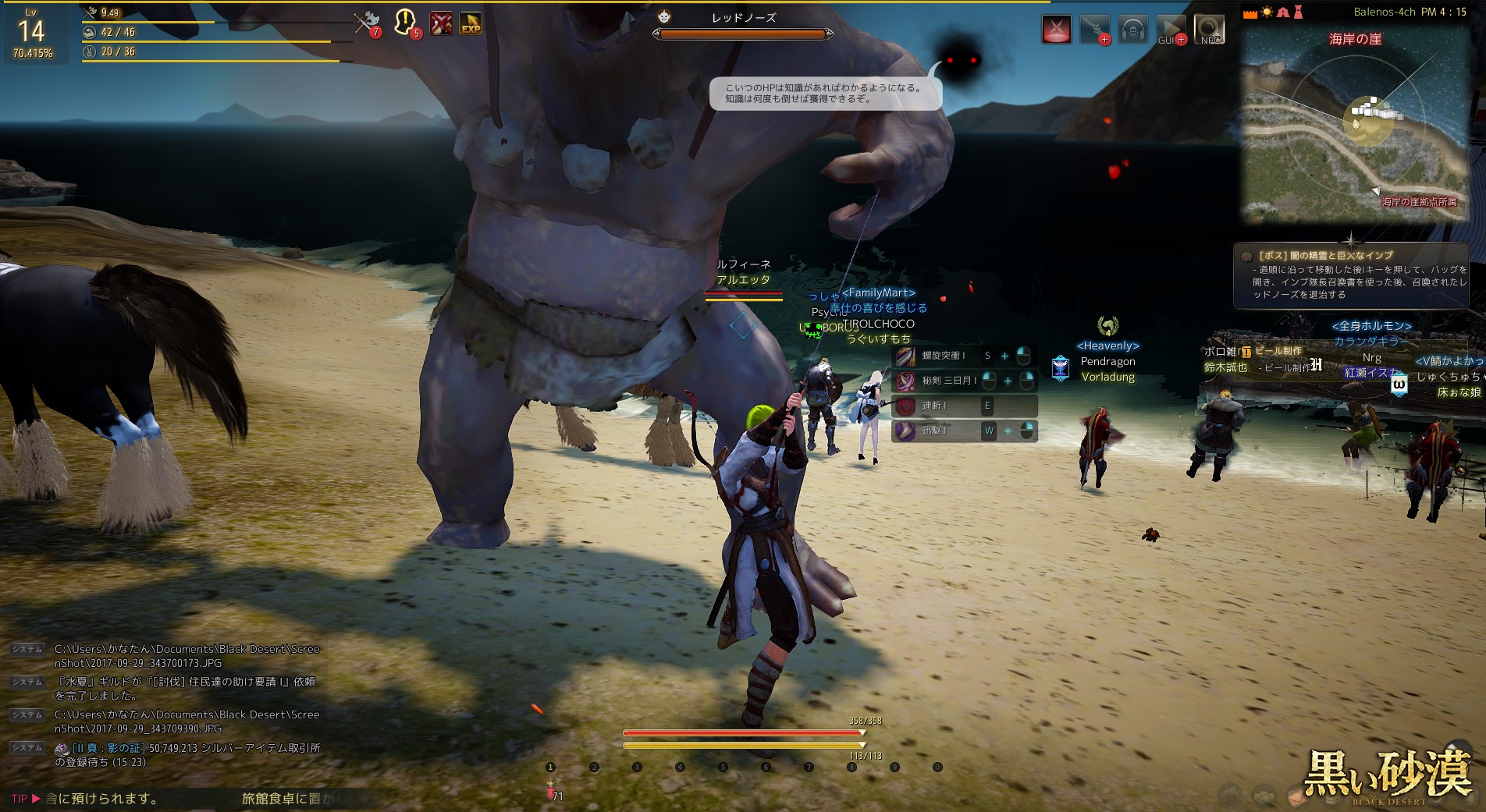This screenshot has height=812, width=1486.
Task: Open the sword icon with red plus badge
Action: pyautogui.click(x=1094, y=30)
